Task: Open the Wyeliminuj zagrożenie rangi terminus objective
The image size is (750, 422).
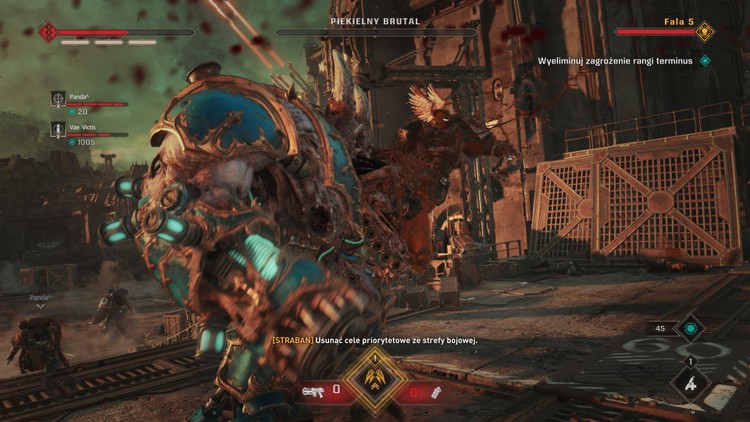Action: coord(615,61)
